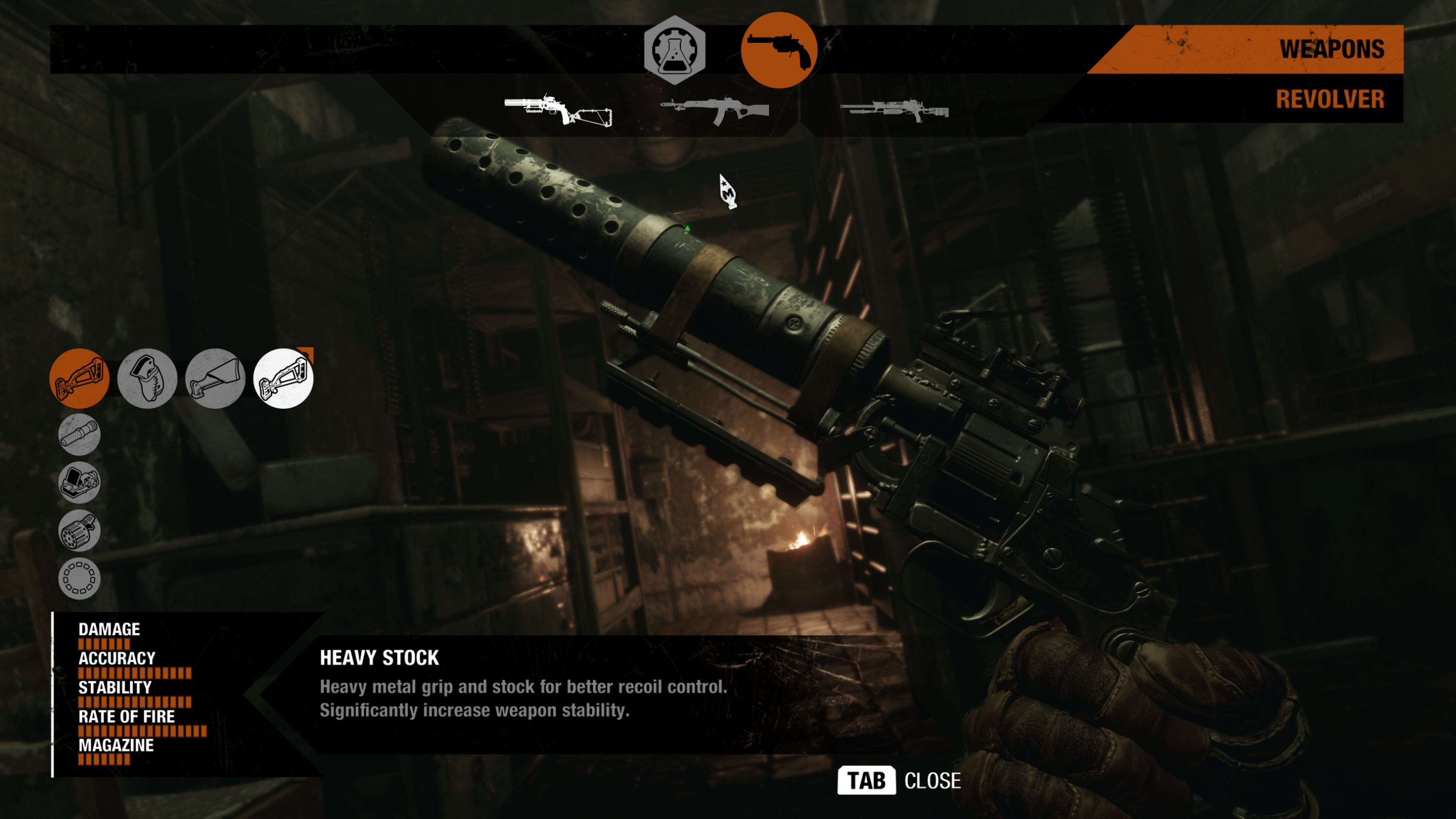Open the ammo ring attachment category icon

pos(79,578)
